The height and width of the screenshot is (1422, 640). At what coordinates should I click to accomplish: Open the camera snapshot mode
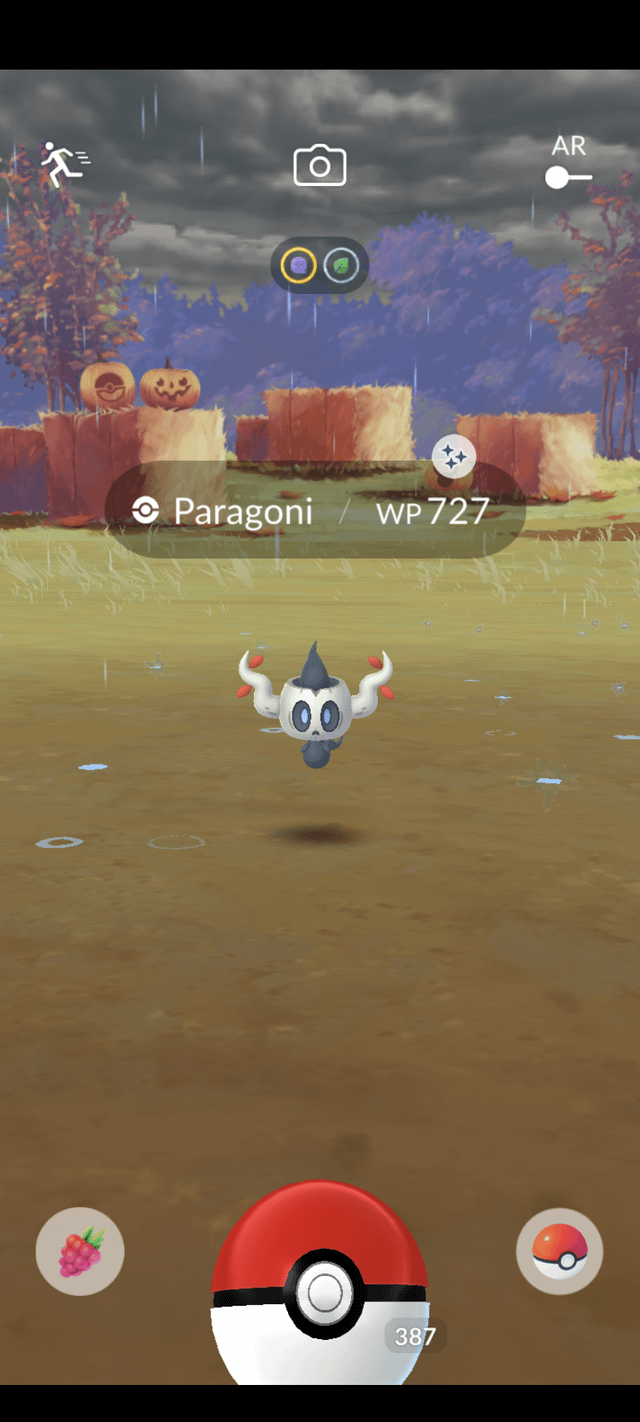320,165
